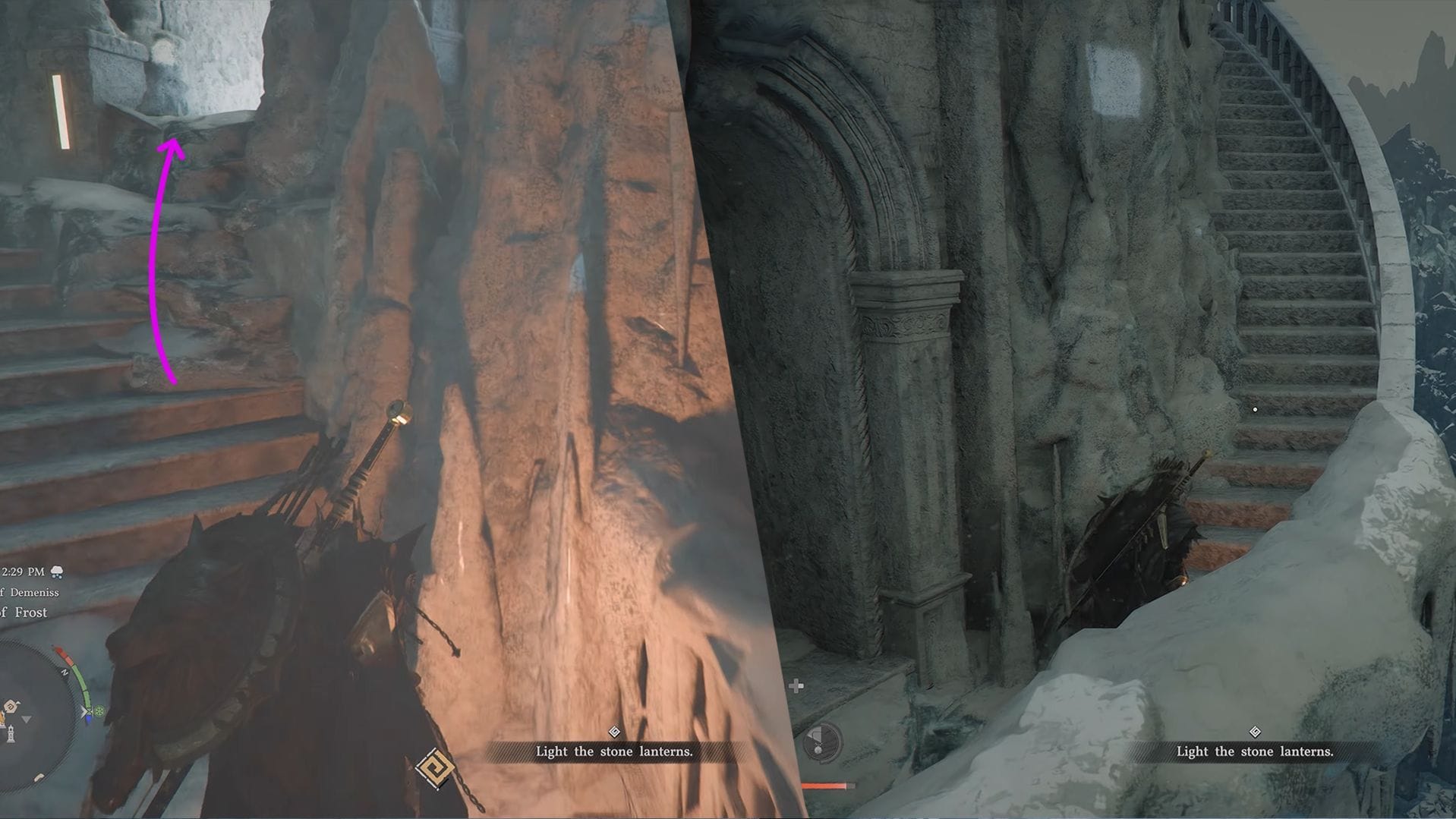Expand the plus marker near the stone archway

[x=795, y=686]
